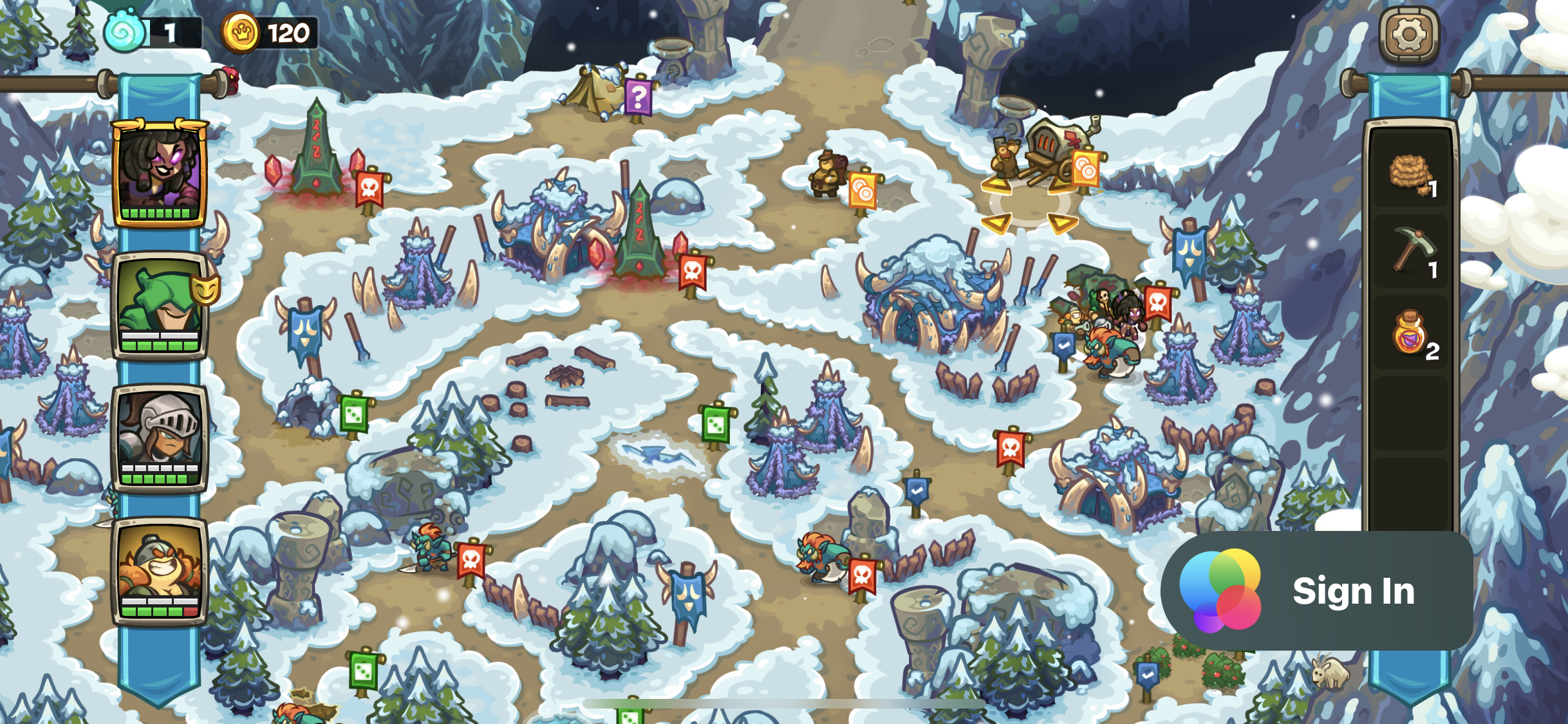This screenshot has height=724, width=1568.
Task: Select the rope item in inventory
Action: [x=1410, y=174]
